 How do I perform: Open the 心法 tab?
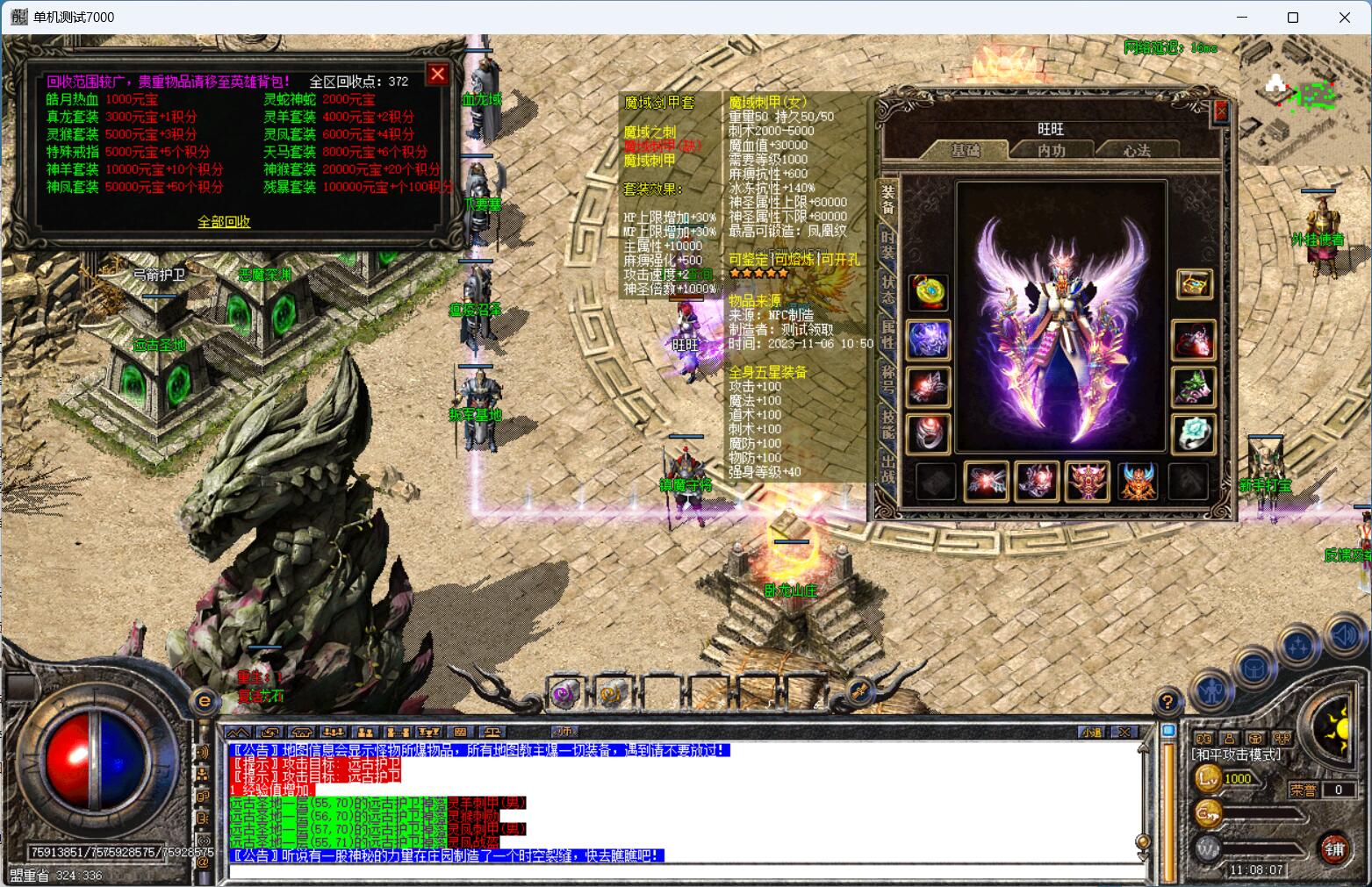(1136, 151)
